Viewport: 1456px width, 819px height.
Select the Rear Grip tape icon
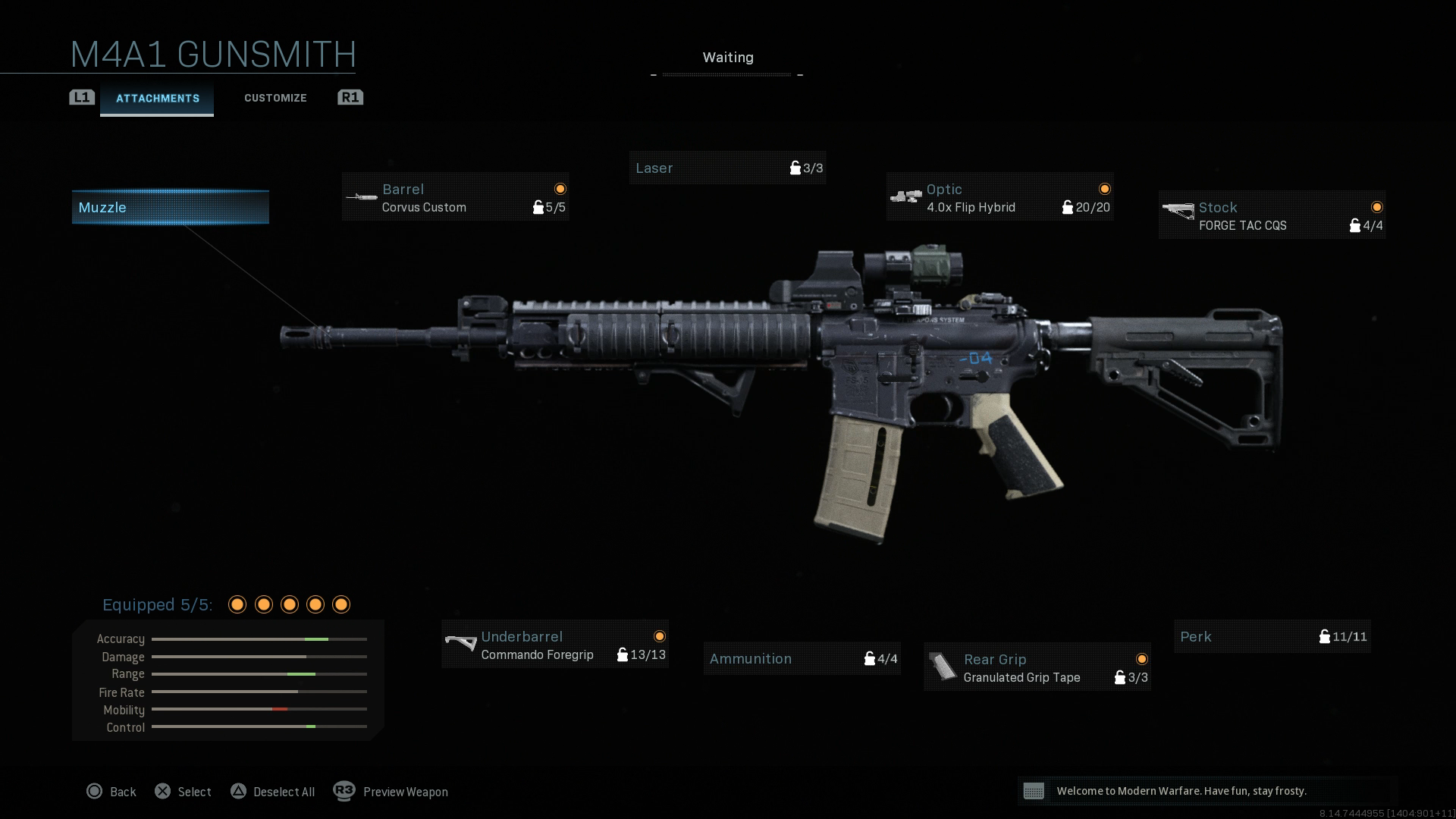click(943, 667)
